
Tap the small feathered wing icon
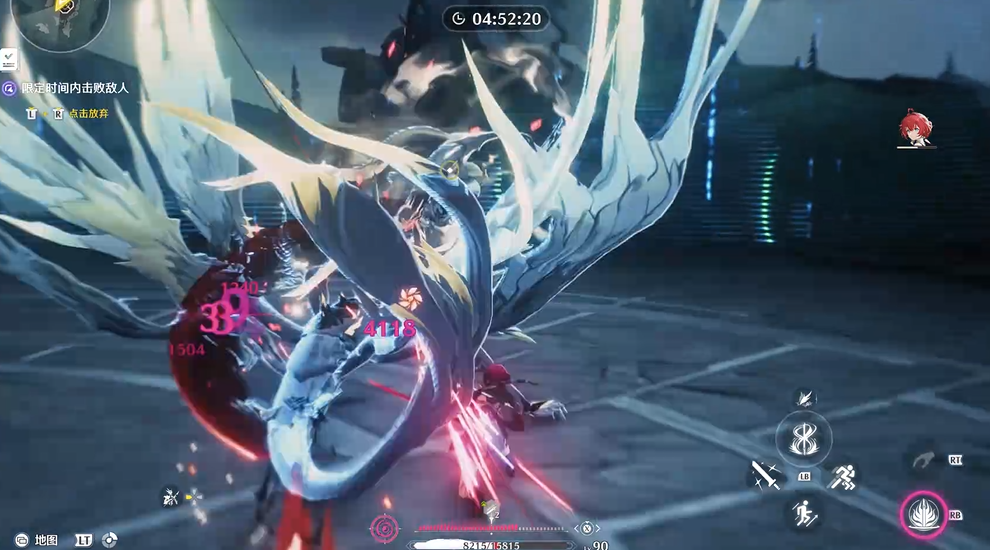804,398
